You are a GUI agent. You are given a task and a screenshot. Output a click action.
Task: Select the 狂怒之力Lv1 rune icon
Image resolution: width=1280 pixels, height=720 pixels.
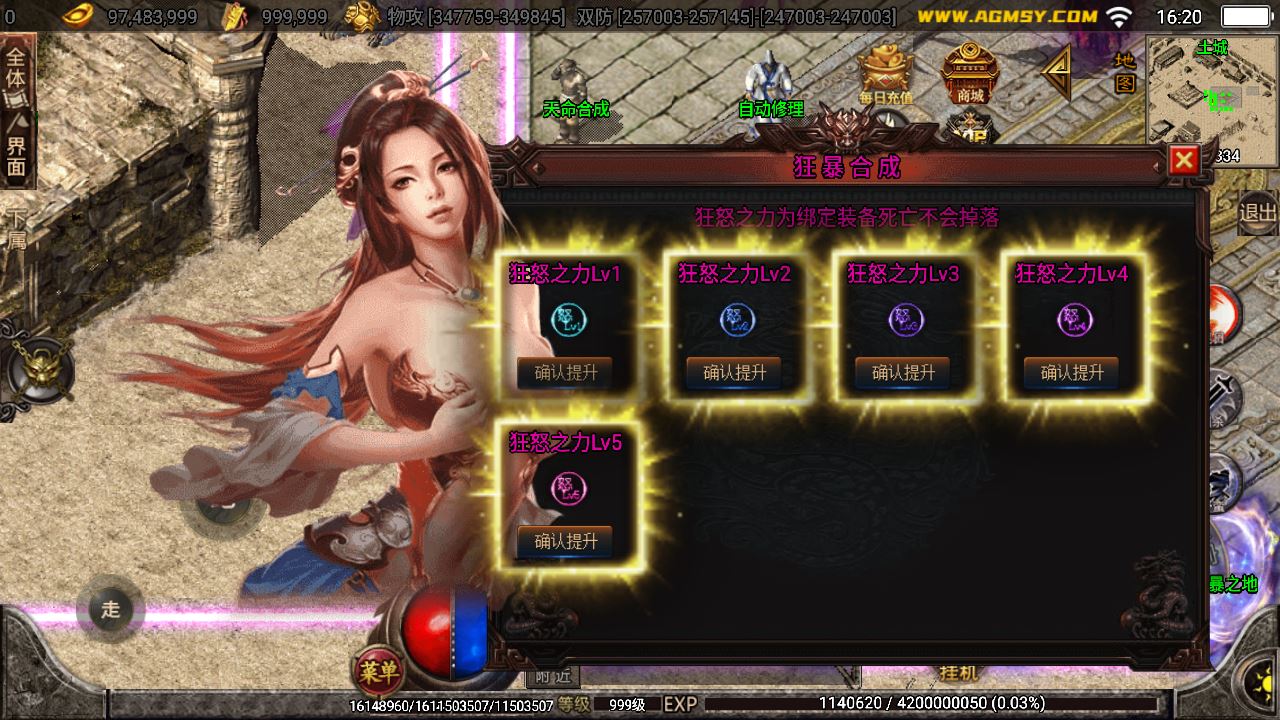(569, 320)
